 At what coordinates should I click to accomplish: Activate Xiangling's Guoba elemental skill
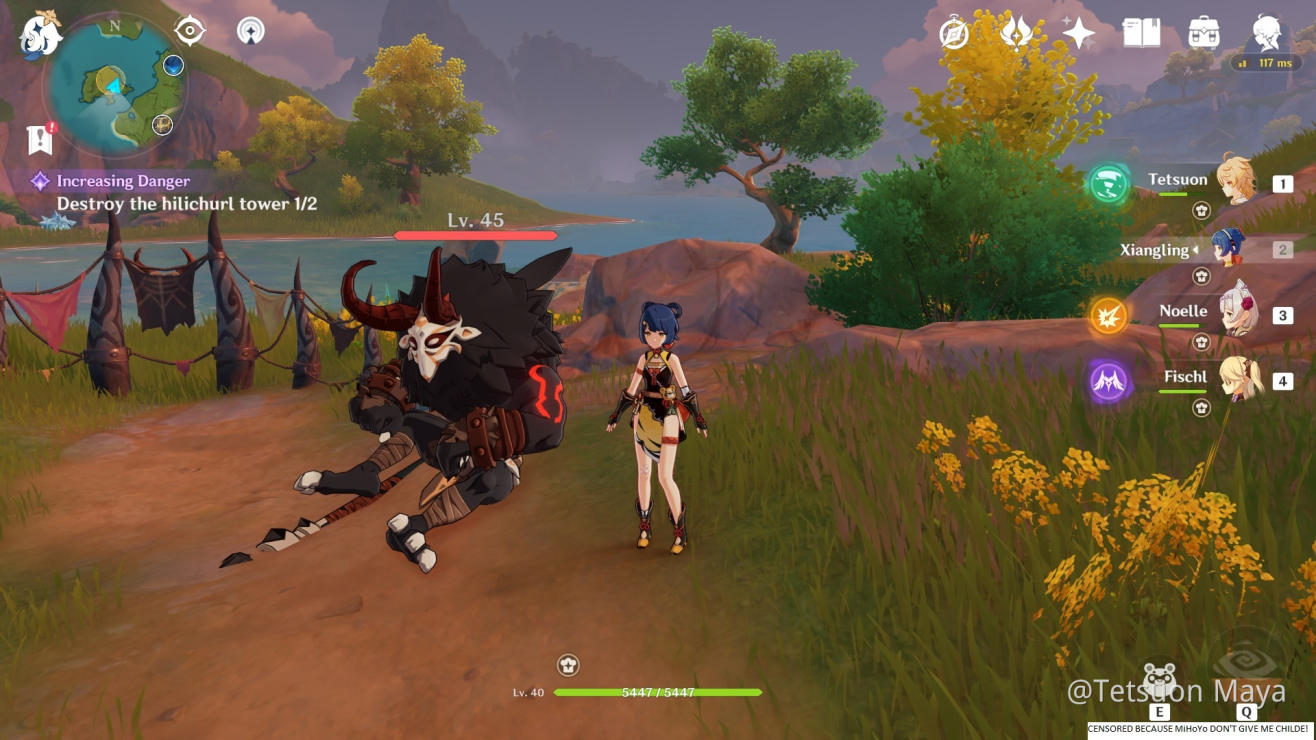pyautogui.click(x=1159, y=681)
